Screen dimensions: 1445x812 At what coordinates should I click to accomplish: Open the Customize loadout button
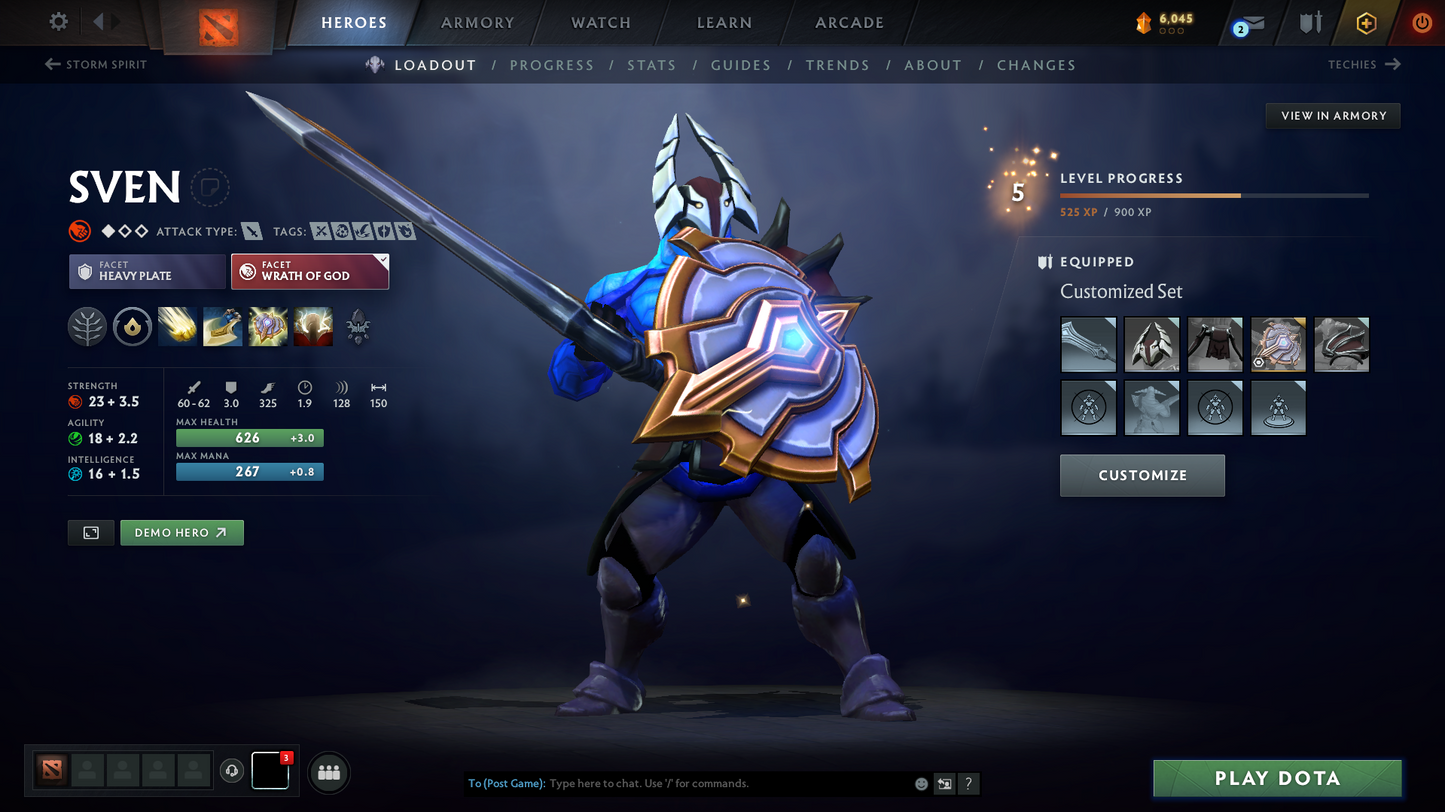pos(1142,475)
